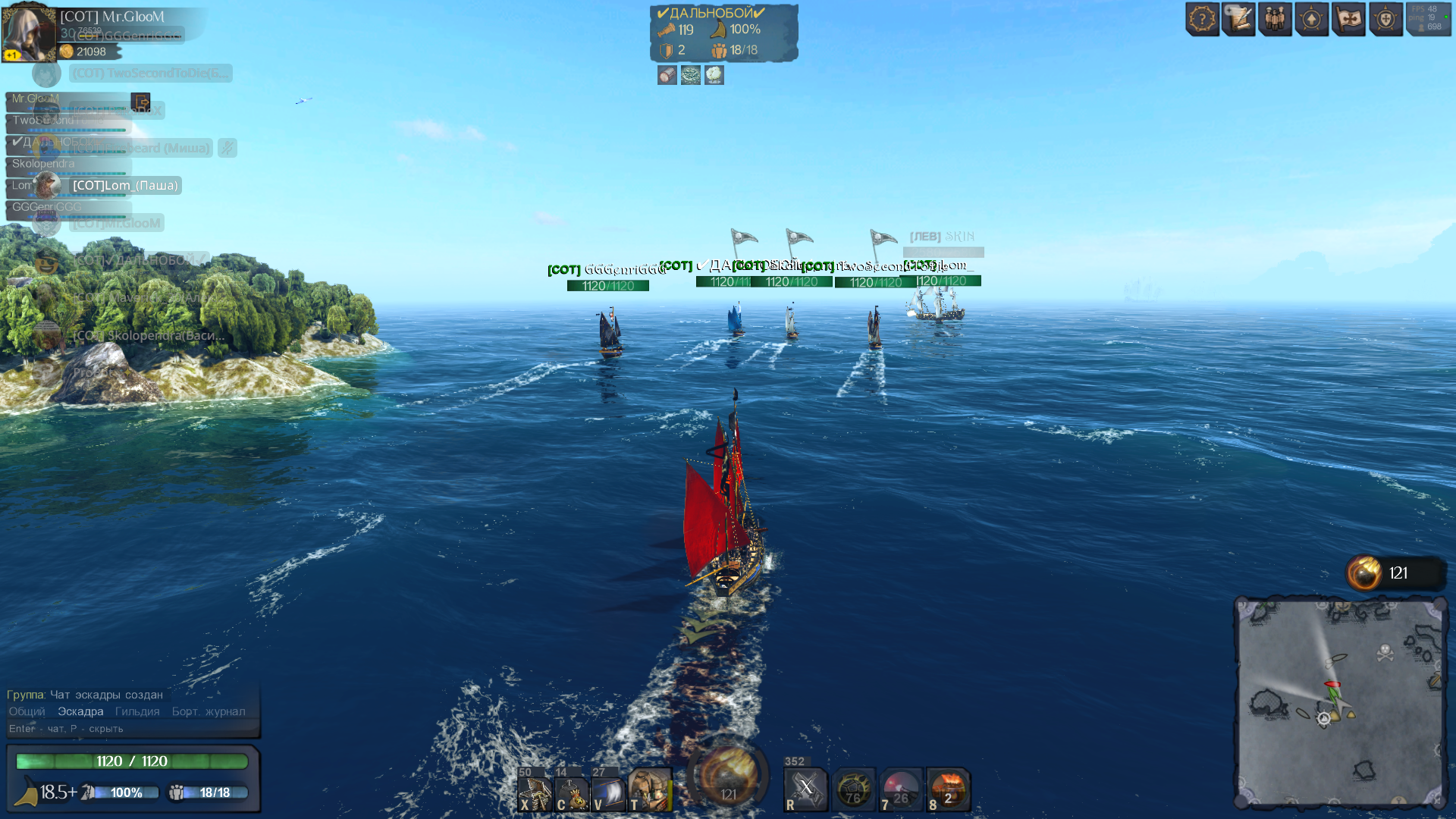Open the Борт. журнал chat tab
Viewport: 1456px width, 819px height.
click(209, 711)
